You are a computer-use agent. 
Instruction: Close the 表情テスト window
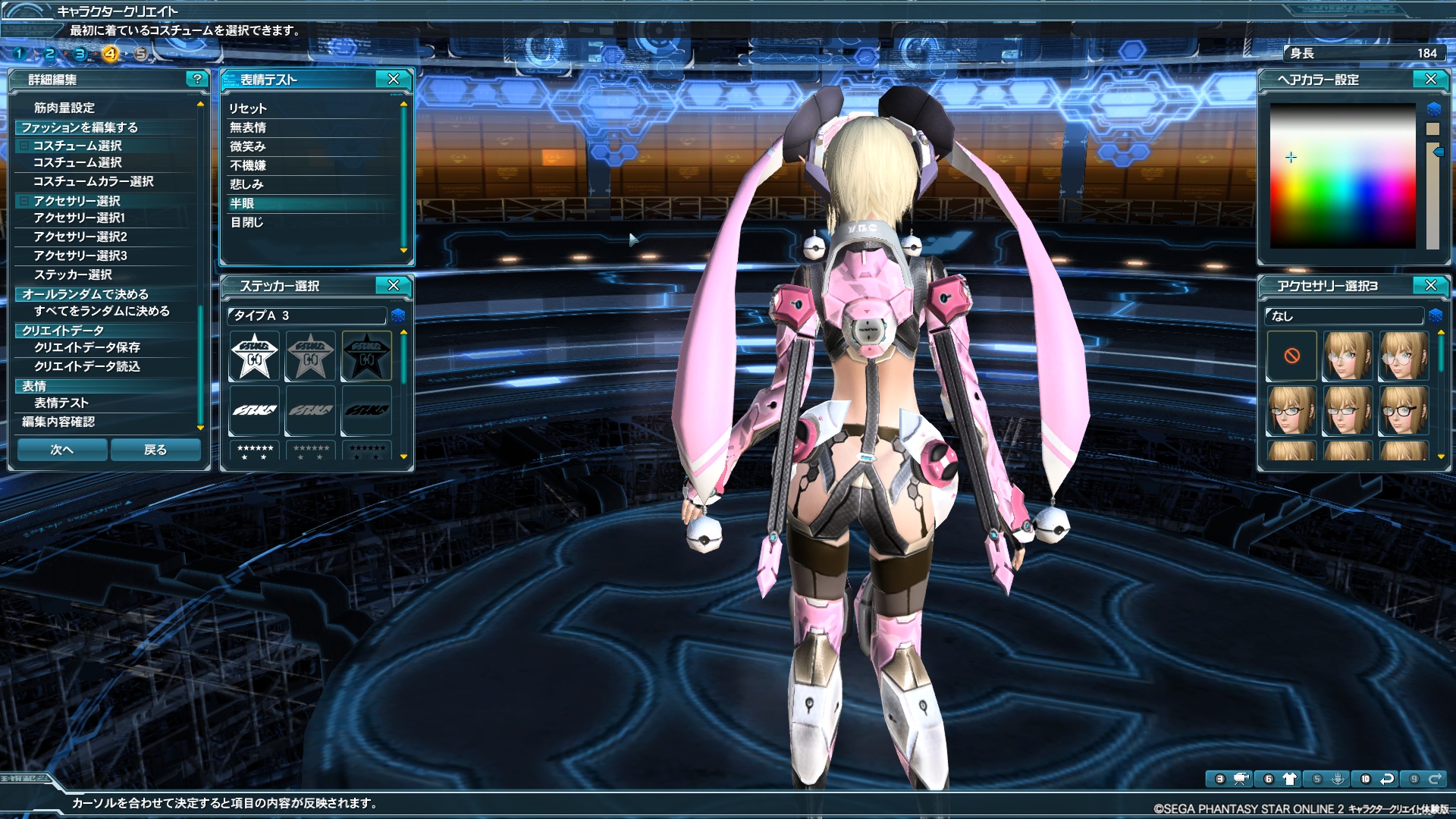(x=394, y=79)
